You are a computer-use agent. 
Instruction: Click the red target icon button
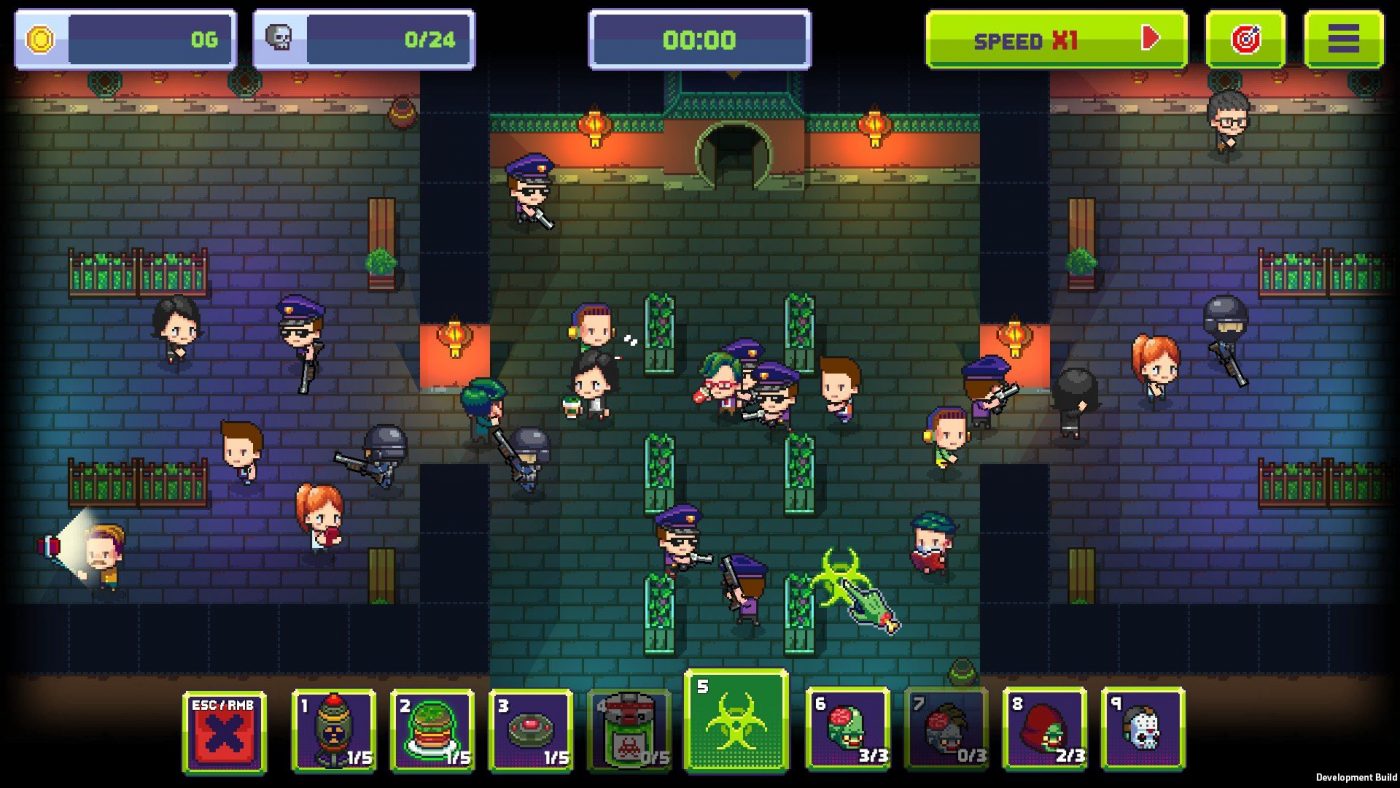click(1245, 39)
